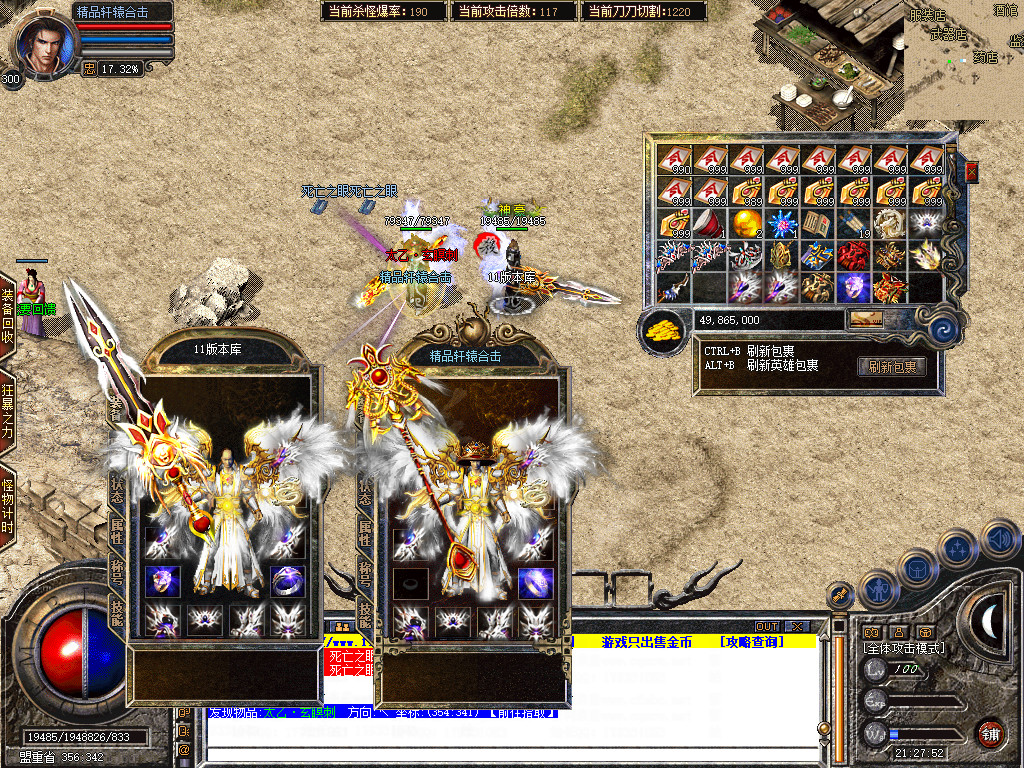Open the 狂暴之力 side tab
Image resolution: width=1024 pixels, height=768 pixels.
tap(8, 412)
